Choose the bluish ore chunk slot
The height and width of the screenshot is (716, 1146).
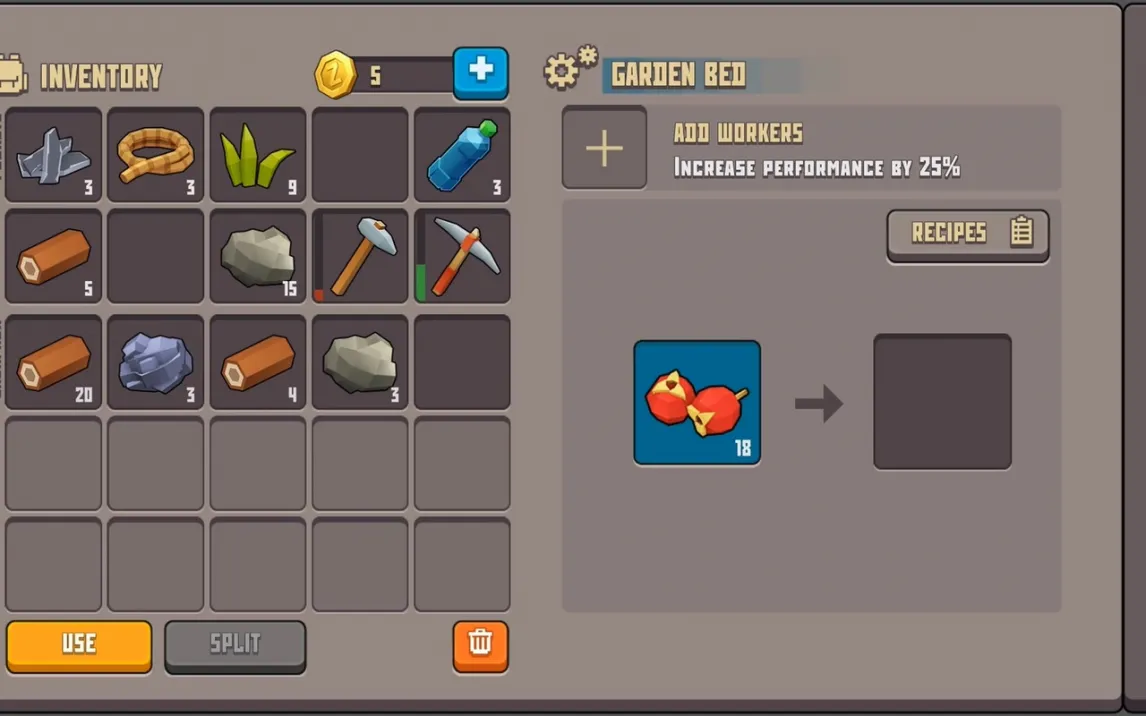pyautogui.click(x=155, y=362)
